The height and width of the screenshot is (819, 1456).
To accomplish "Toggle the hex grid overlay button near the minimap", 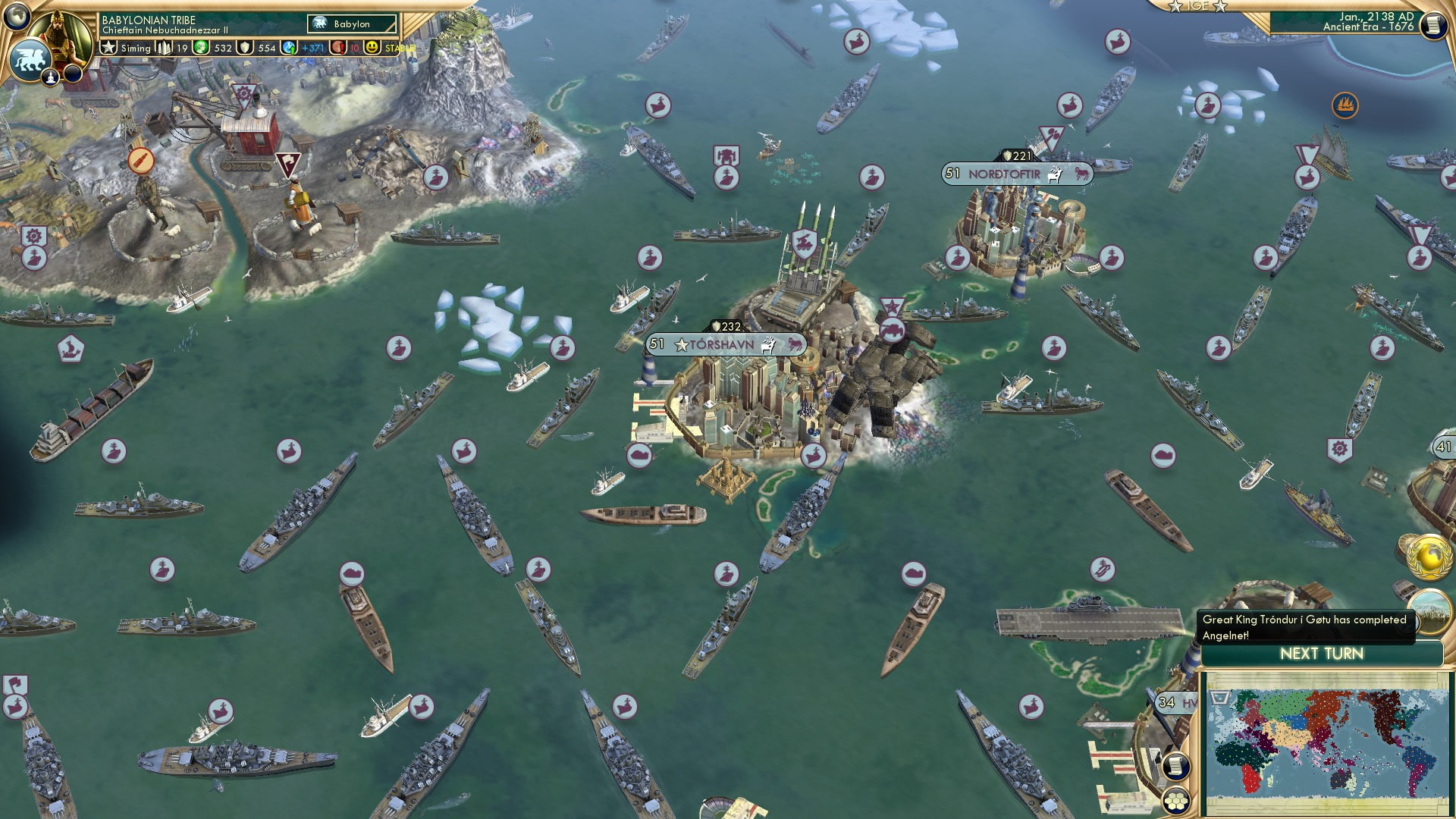I will click(1175, 801).
